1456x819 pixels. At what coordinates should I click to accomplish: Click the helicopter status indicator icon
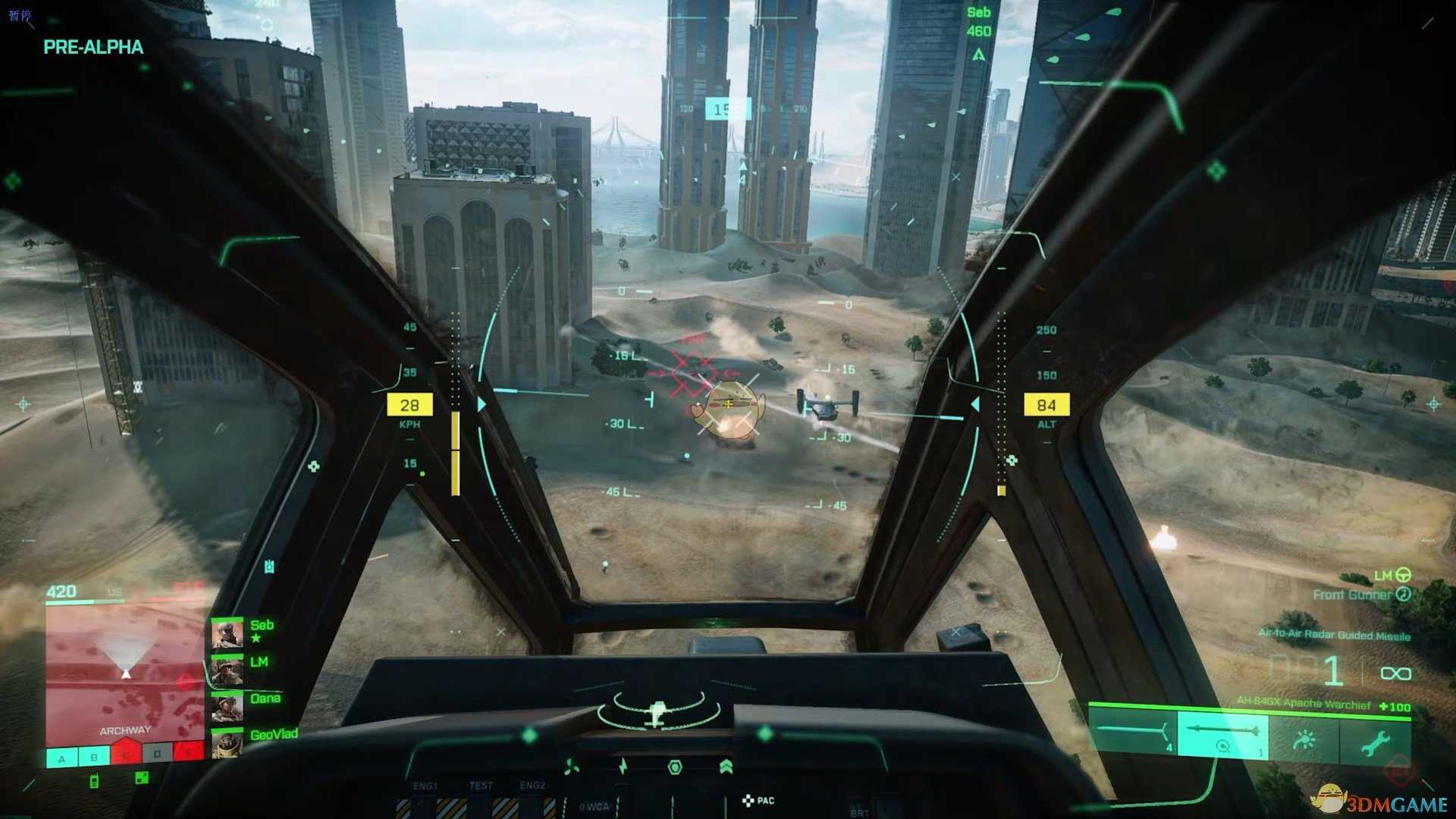657,713
